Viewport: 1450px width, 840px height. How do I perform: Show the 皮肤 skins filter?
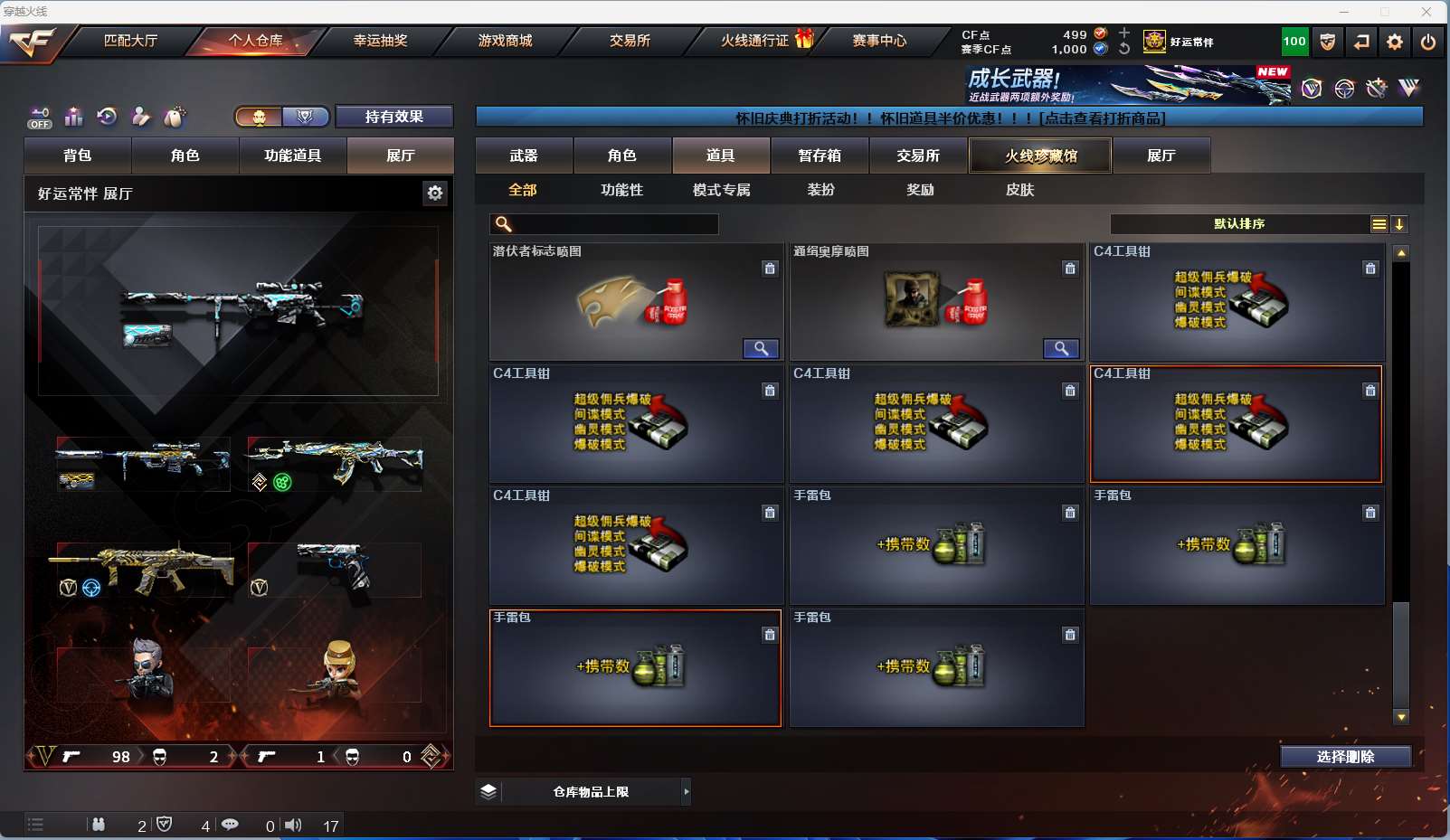(1019, 190)
